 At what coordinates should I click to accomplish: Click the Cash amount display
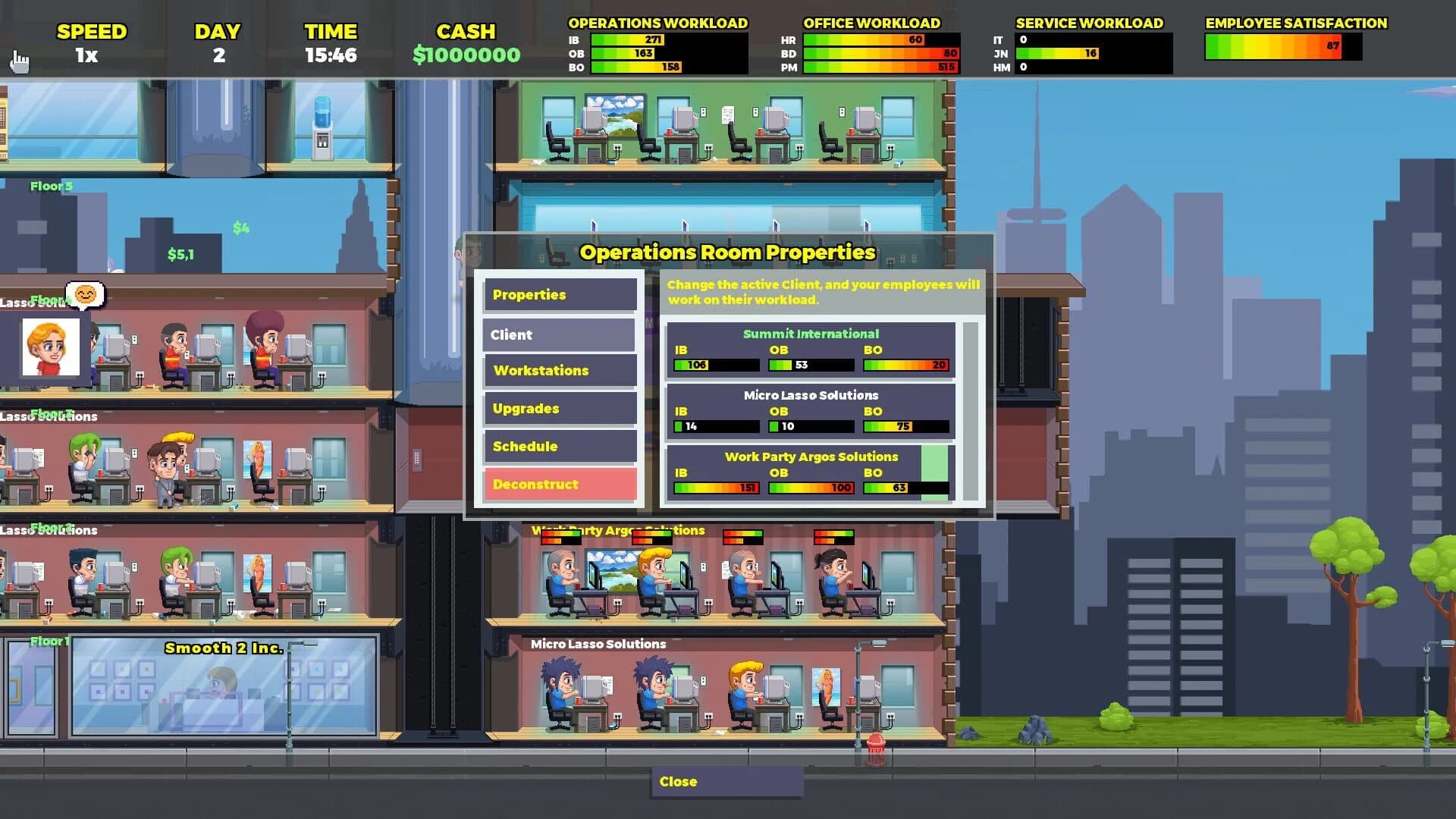[x=466, y=54]
